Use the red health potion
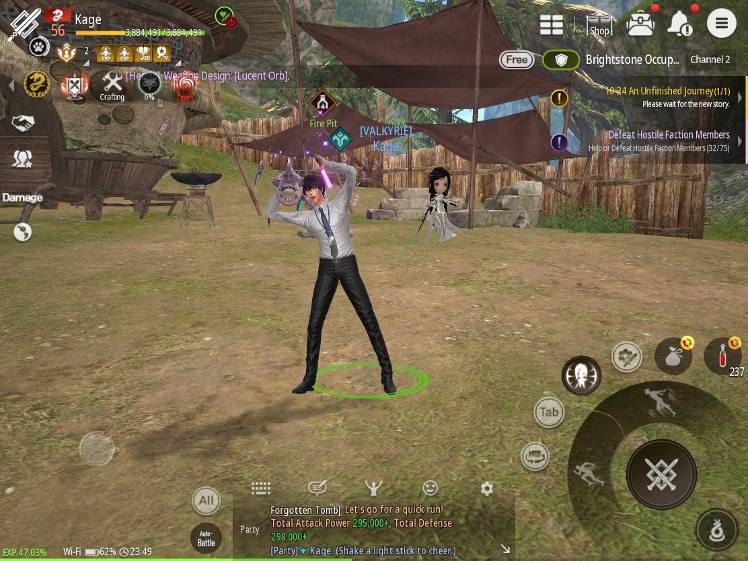The image size is (748, 561). tap(722, 356)
